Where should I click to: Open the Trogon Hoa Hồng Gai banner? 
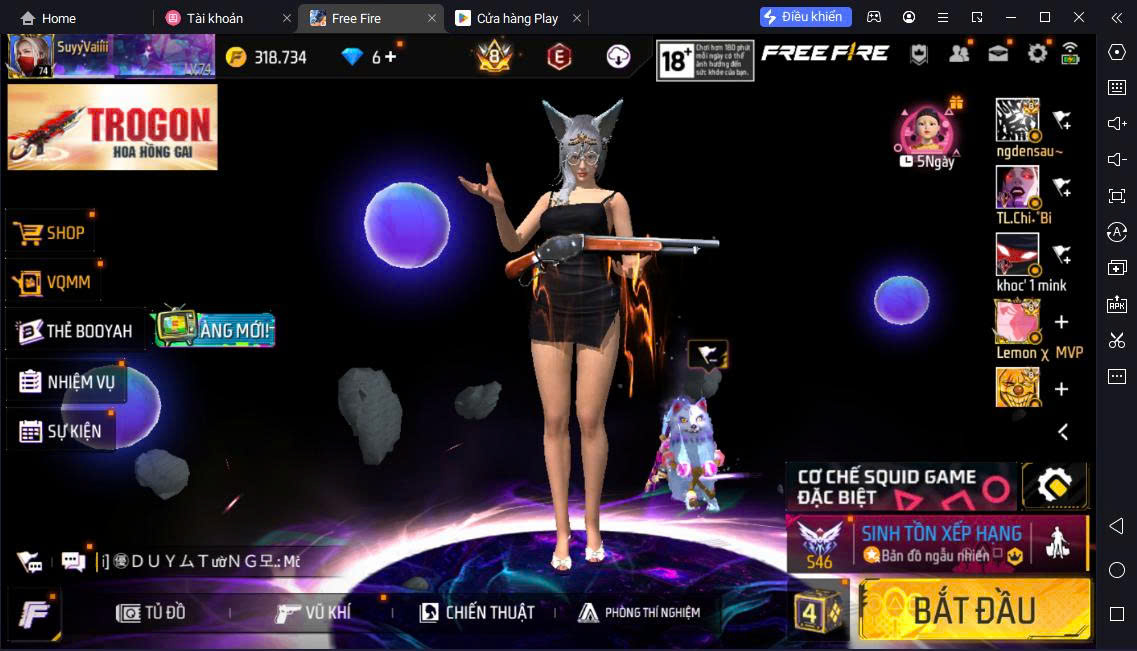[112, 126]
